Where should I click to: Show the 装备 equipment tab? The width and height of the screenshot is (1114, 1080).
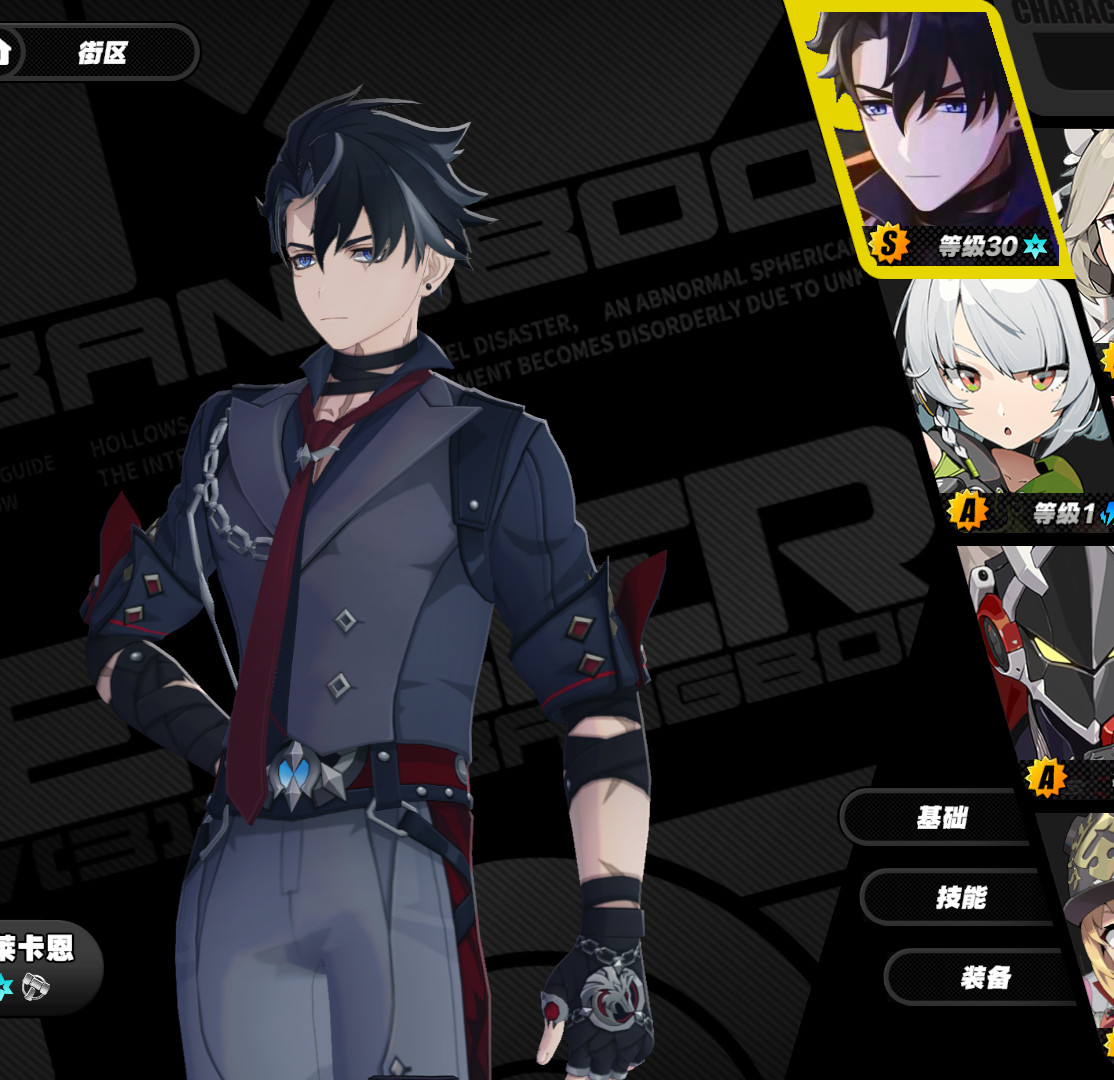(984, 977)
